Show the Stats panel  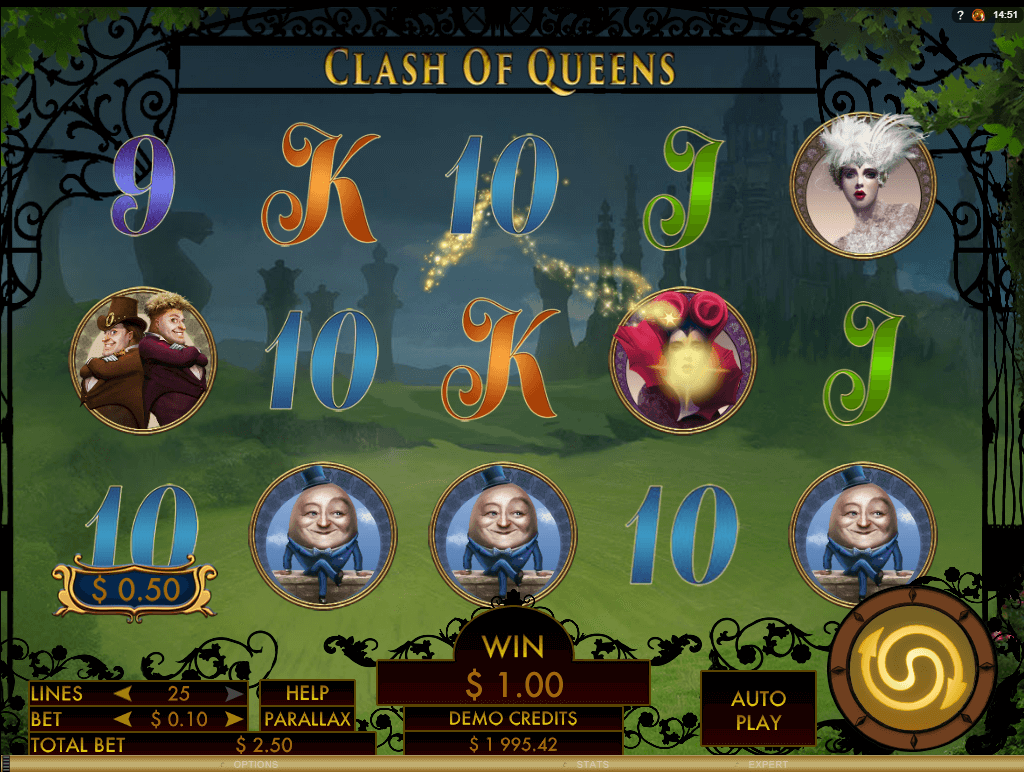(592, 765)
